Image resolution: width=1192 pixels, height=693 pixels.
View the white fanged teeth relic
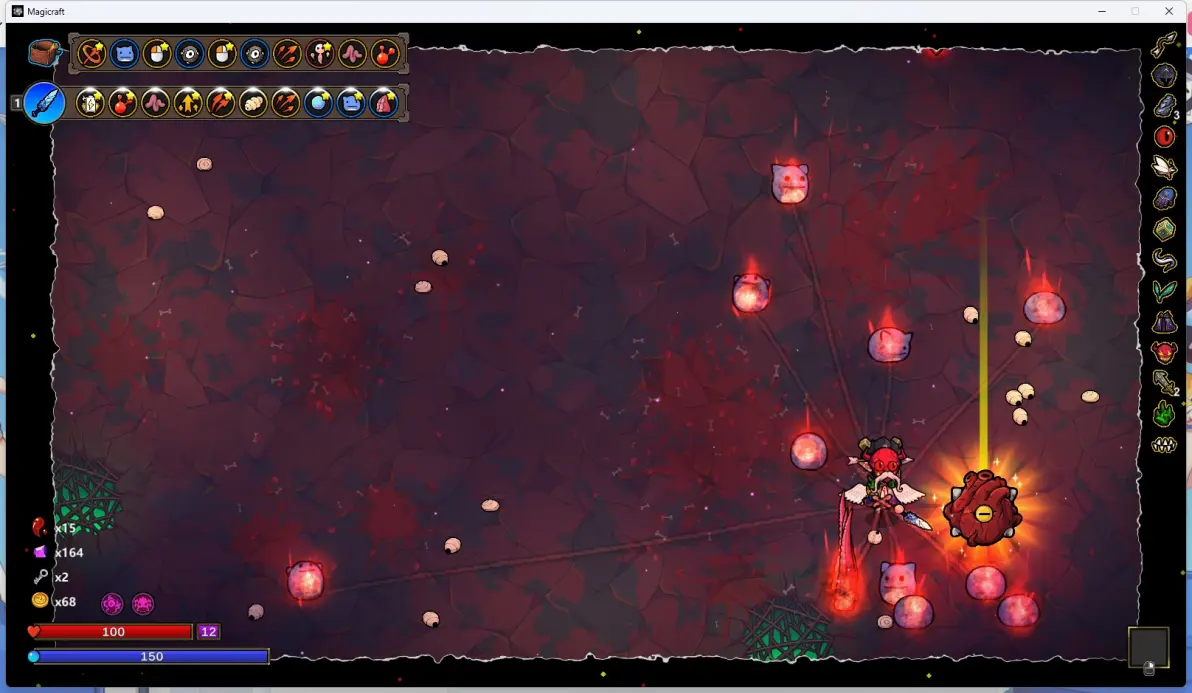[1164, 444]
